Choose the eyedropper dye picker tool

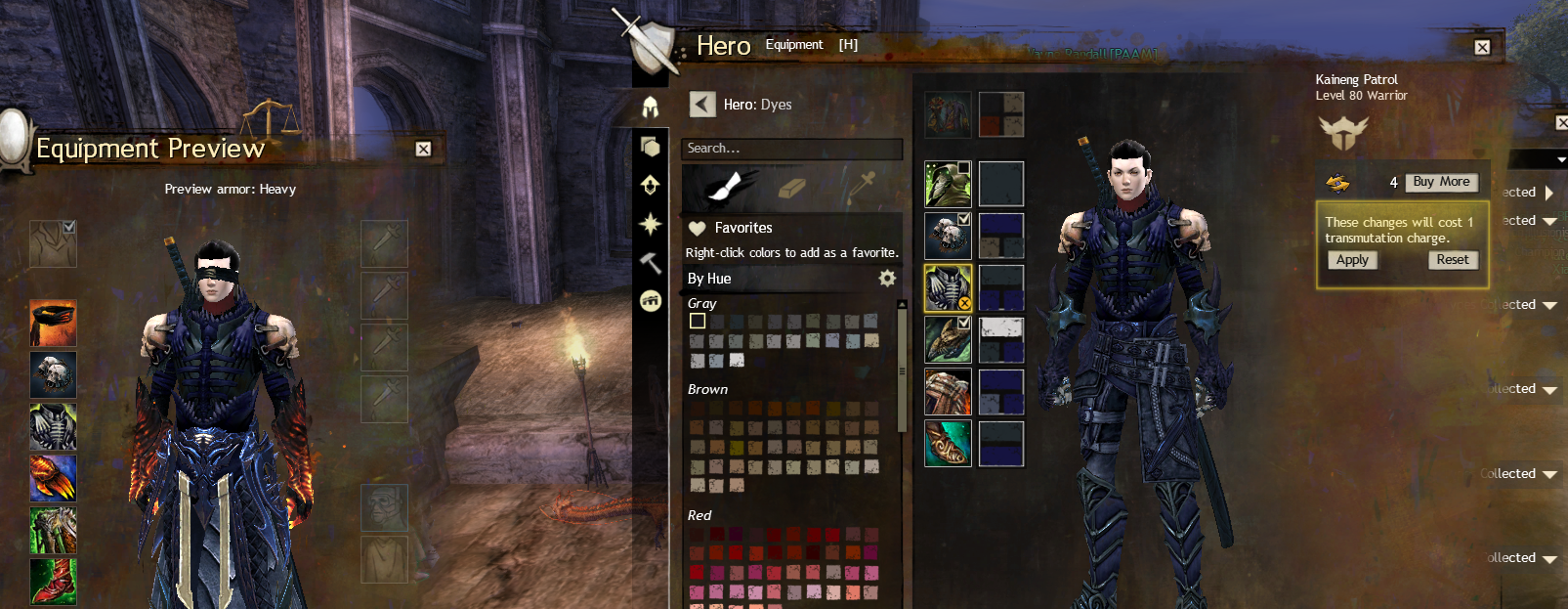point(862,186)
